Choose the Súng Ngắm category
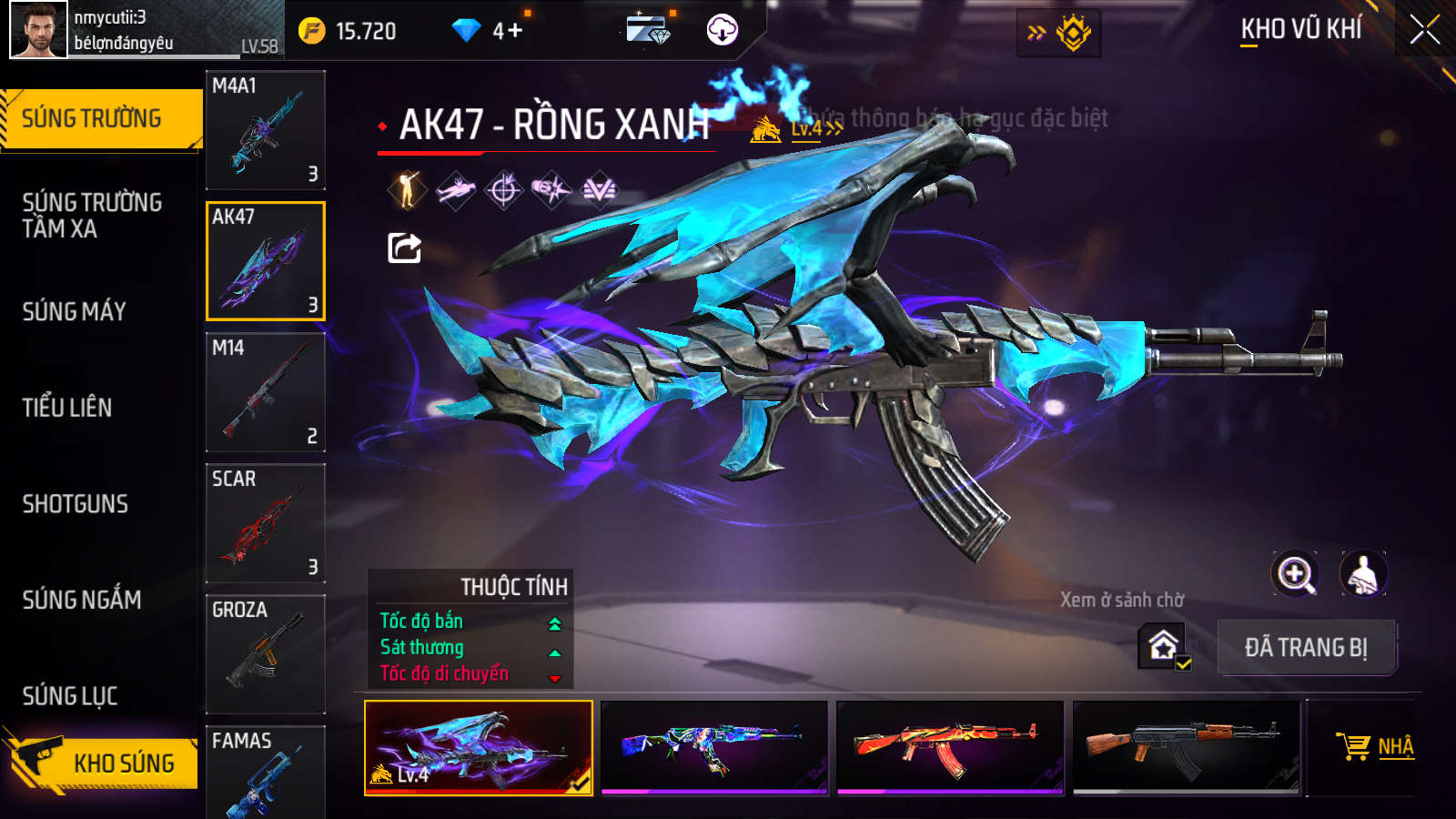The height and width of the screenshot is (819, 1456). click(82, 600)
